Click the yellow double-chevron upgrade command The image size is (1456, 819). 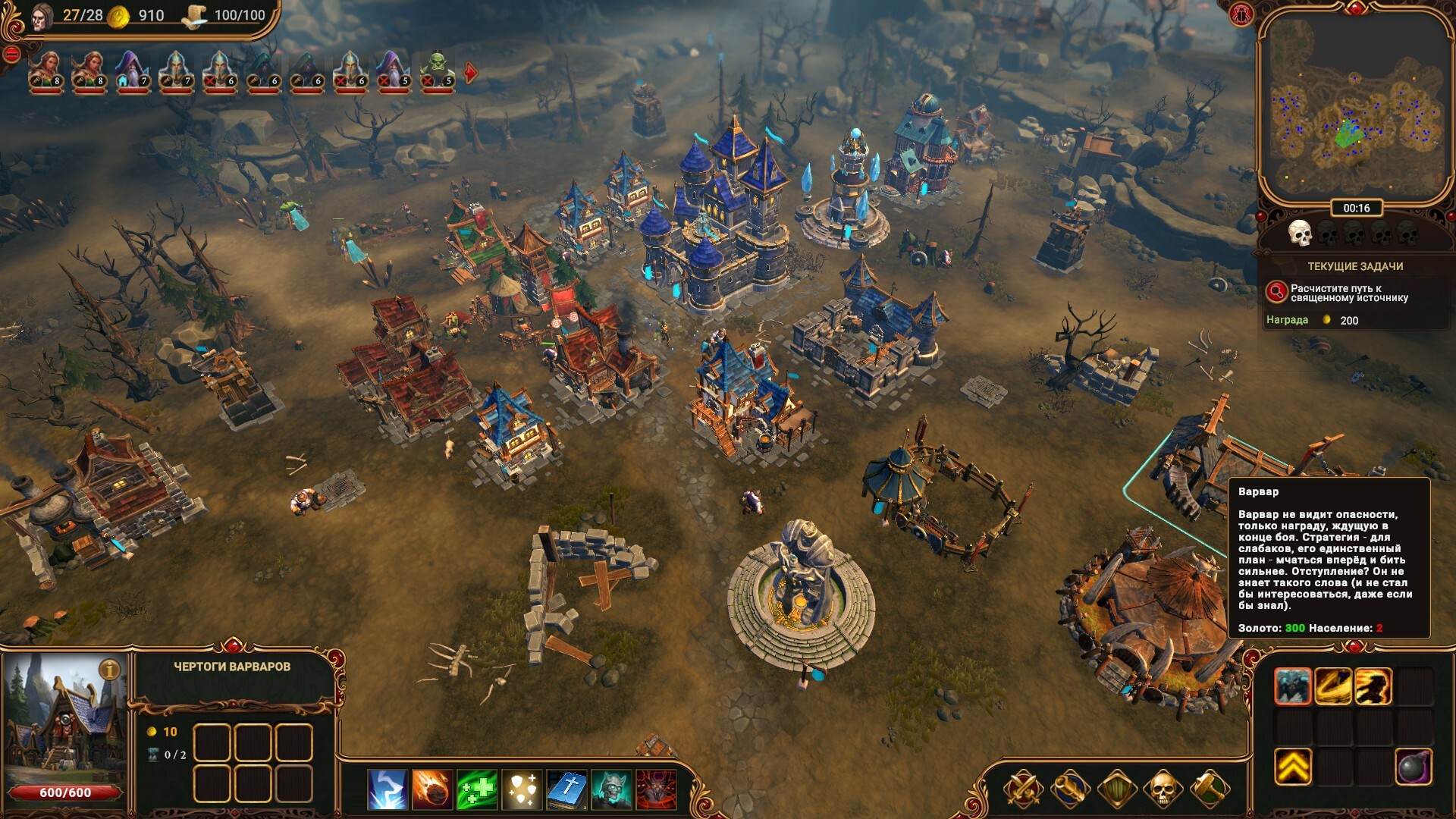coord(1293,767)
